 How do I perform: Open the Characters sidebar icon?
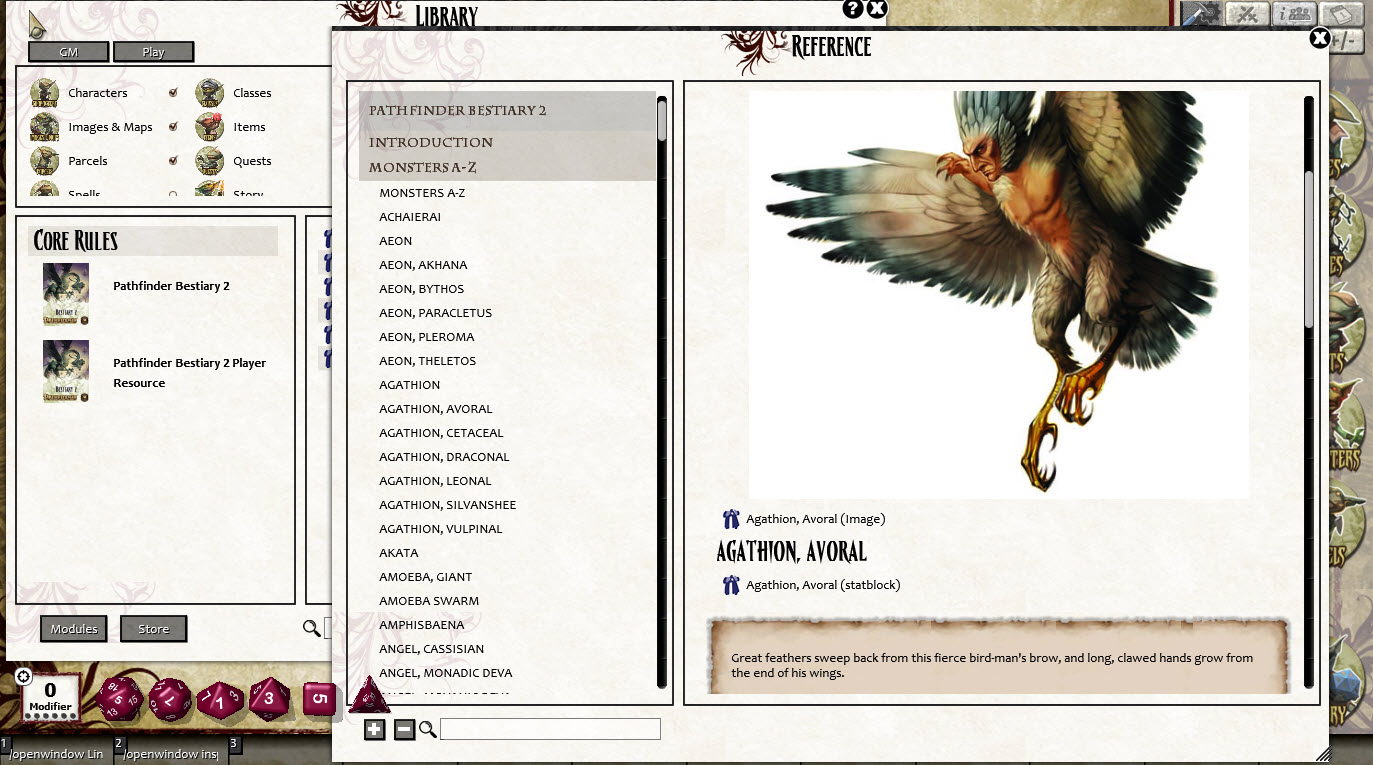46,92
